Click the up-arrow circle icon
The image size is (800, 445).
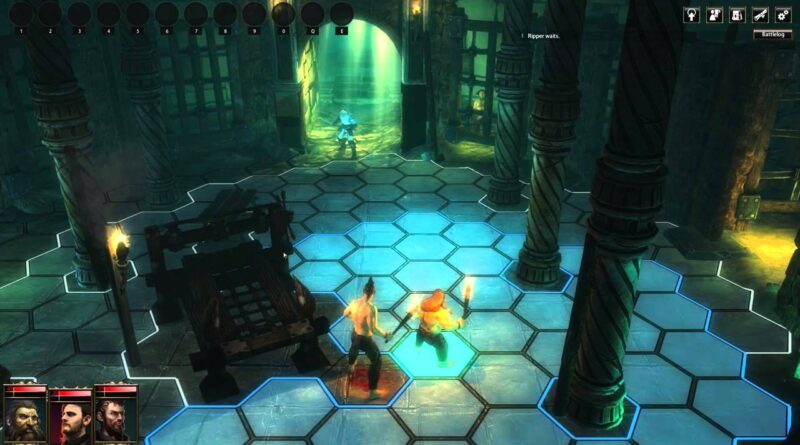pyautogui.click(x=694, y=14)
